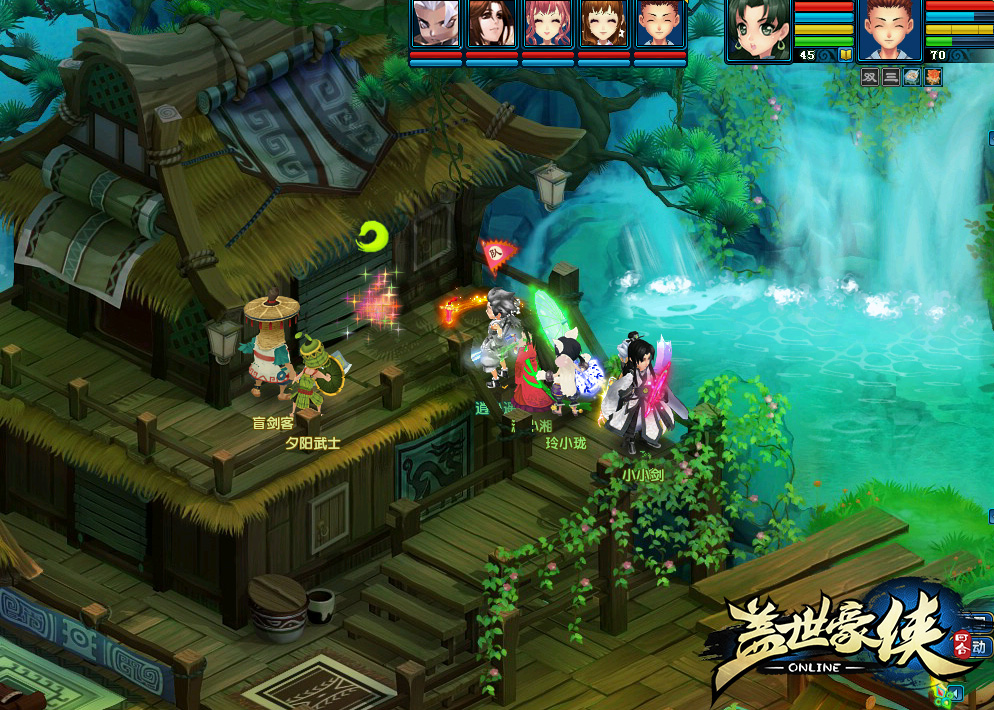Click the yellow book icon beside level 45

(846, 55)
